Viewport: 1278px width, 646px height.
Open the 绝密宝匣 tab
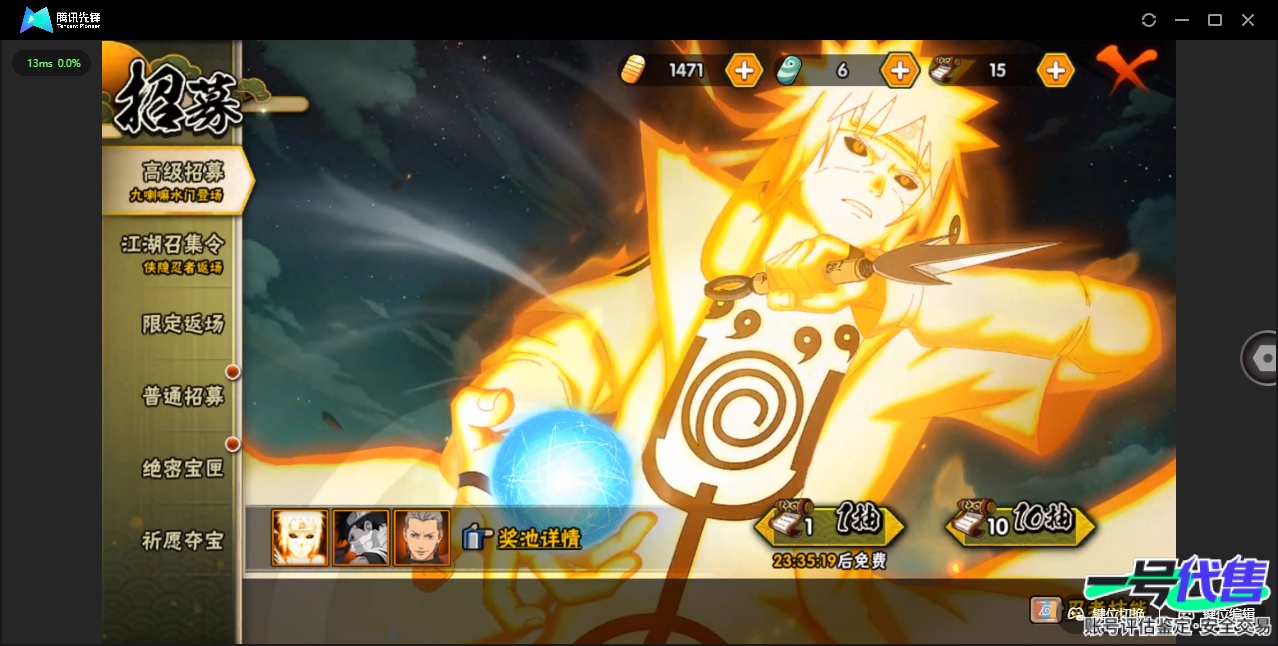(x=182, y=468)
